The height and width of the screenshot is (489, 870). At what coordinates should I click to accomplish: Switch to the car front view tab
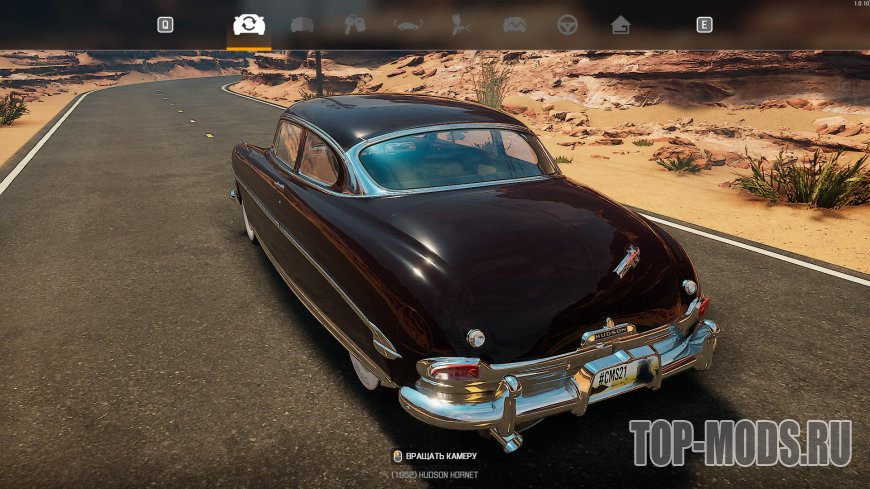coord(302,25)
